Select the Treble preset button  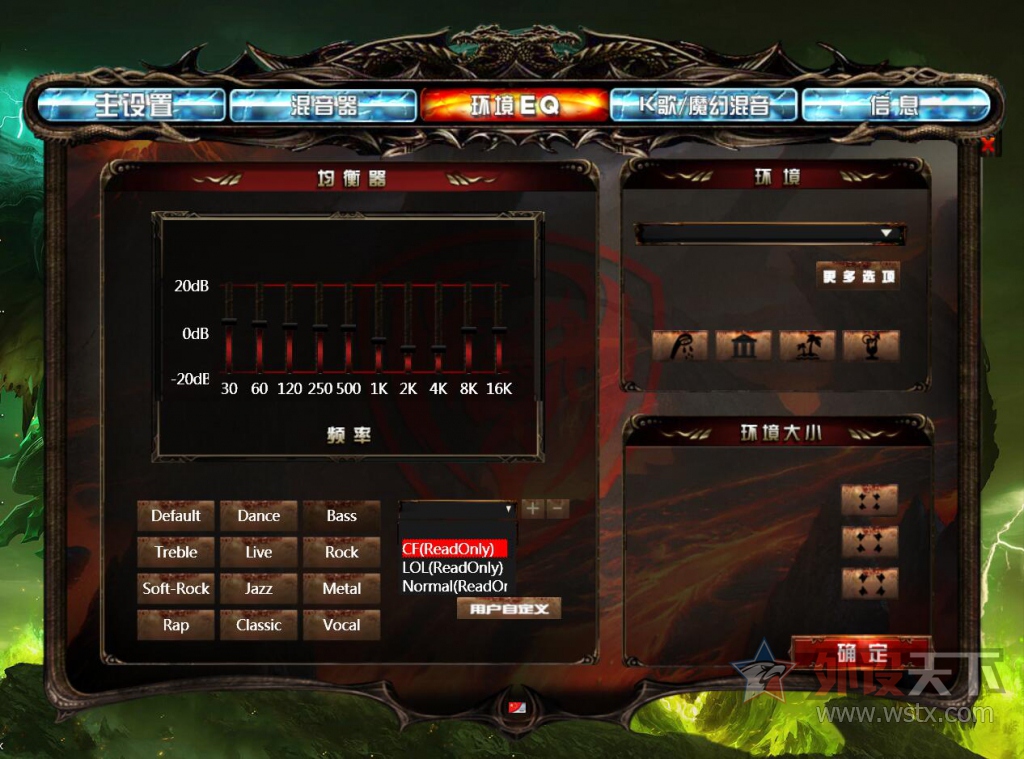176,552
